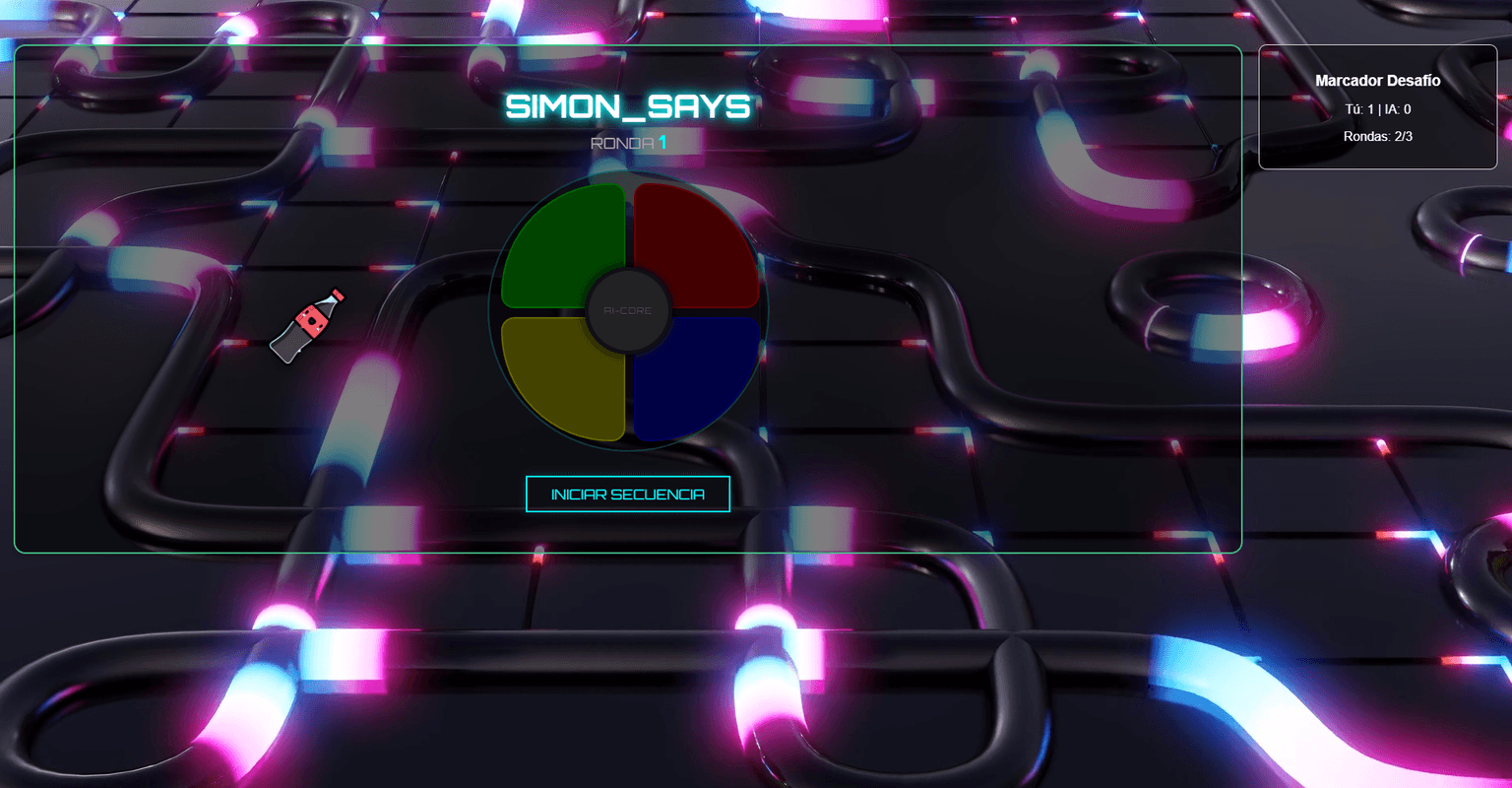Select the glowing RONDA 1 counter
Viewport: 1512px width, 788px height.
point(628,141)
